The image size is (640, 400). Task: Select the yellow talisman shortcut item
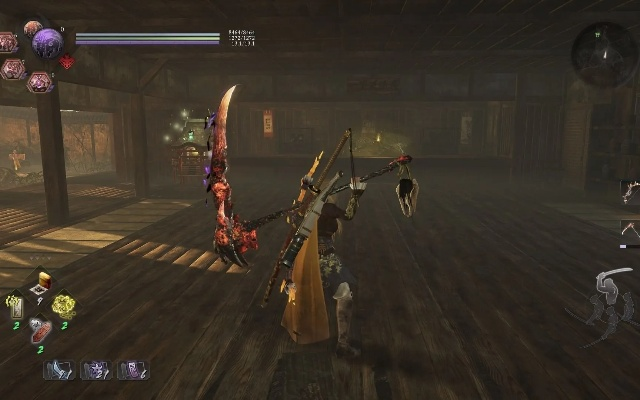click(x=16, y=304)
